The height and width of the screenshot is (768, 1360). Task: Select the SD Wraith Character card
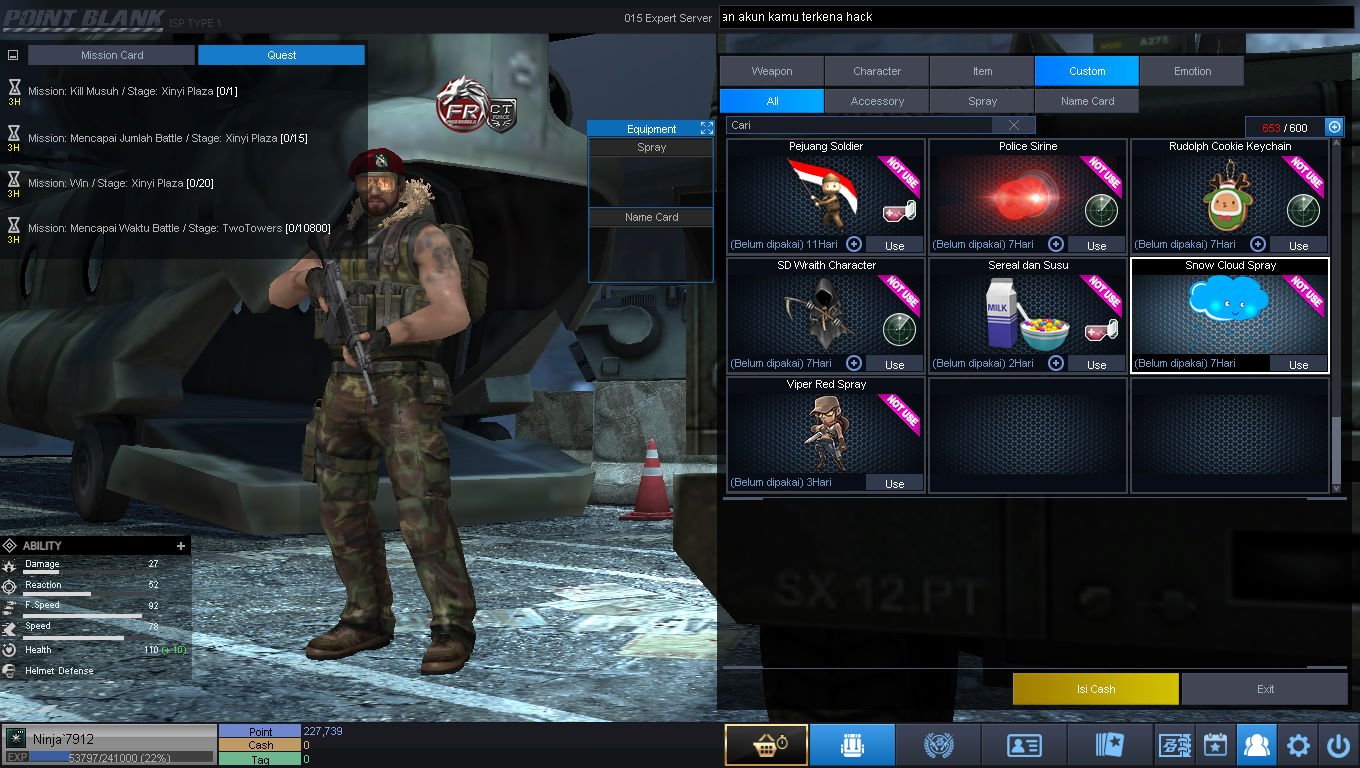point(825,314)
